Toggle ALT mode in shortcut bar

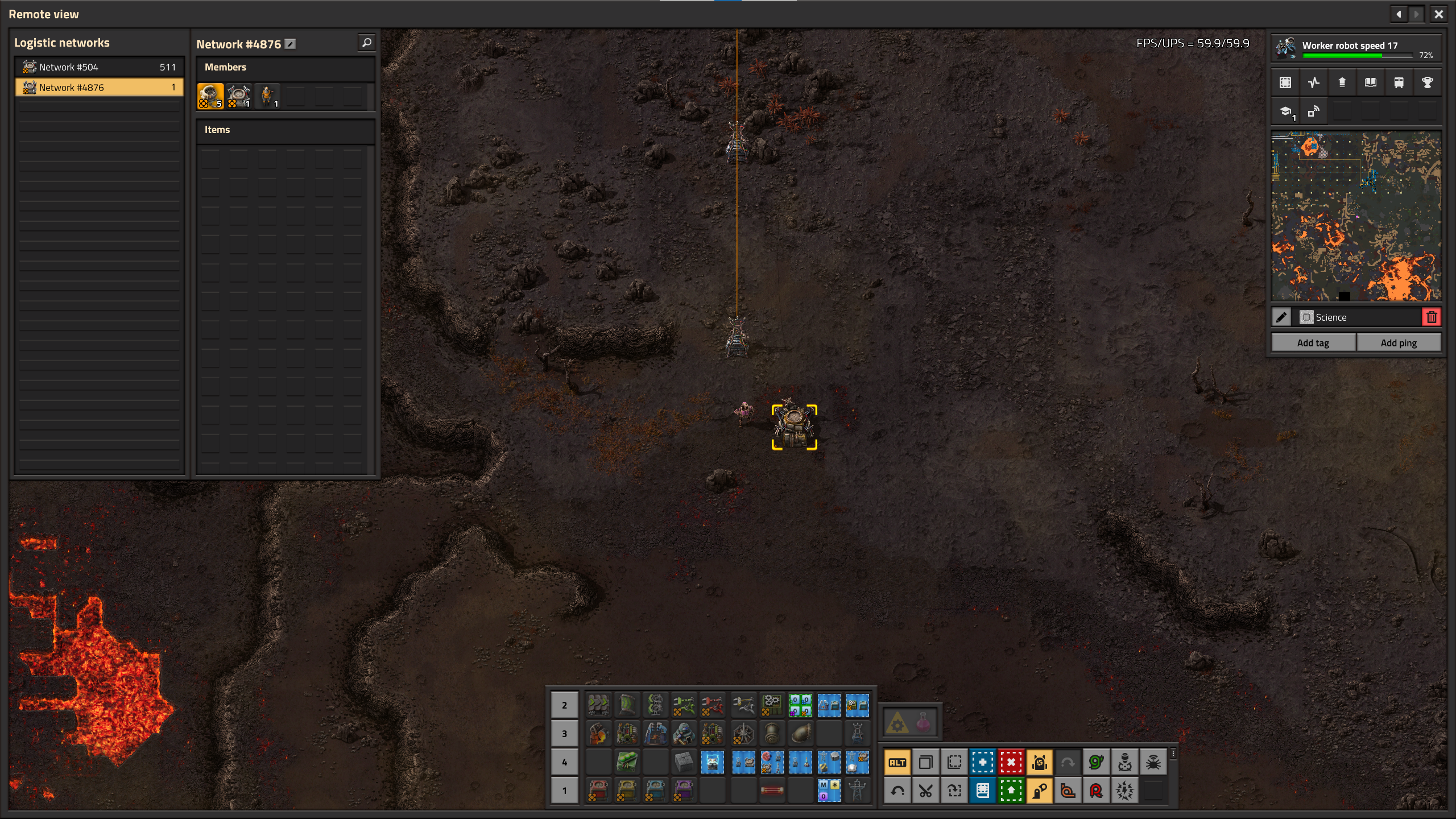pyautogui.click(x=897, y=763)
